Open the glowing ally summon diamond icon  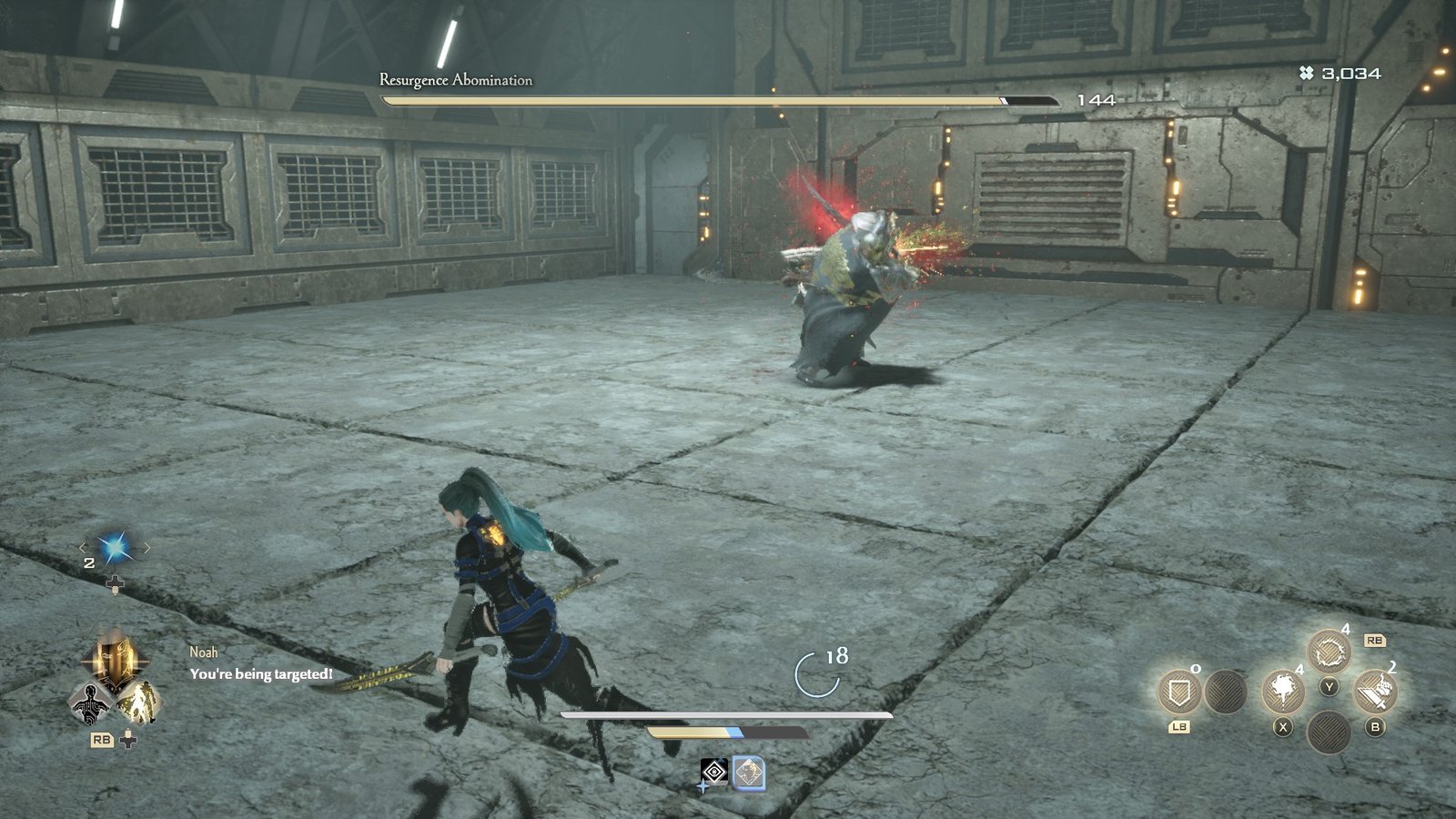141,703
